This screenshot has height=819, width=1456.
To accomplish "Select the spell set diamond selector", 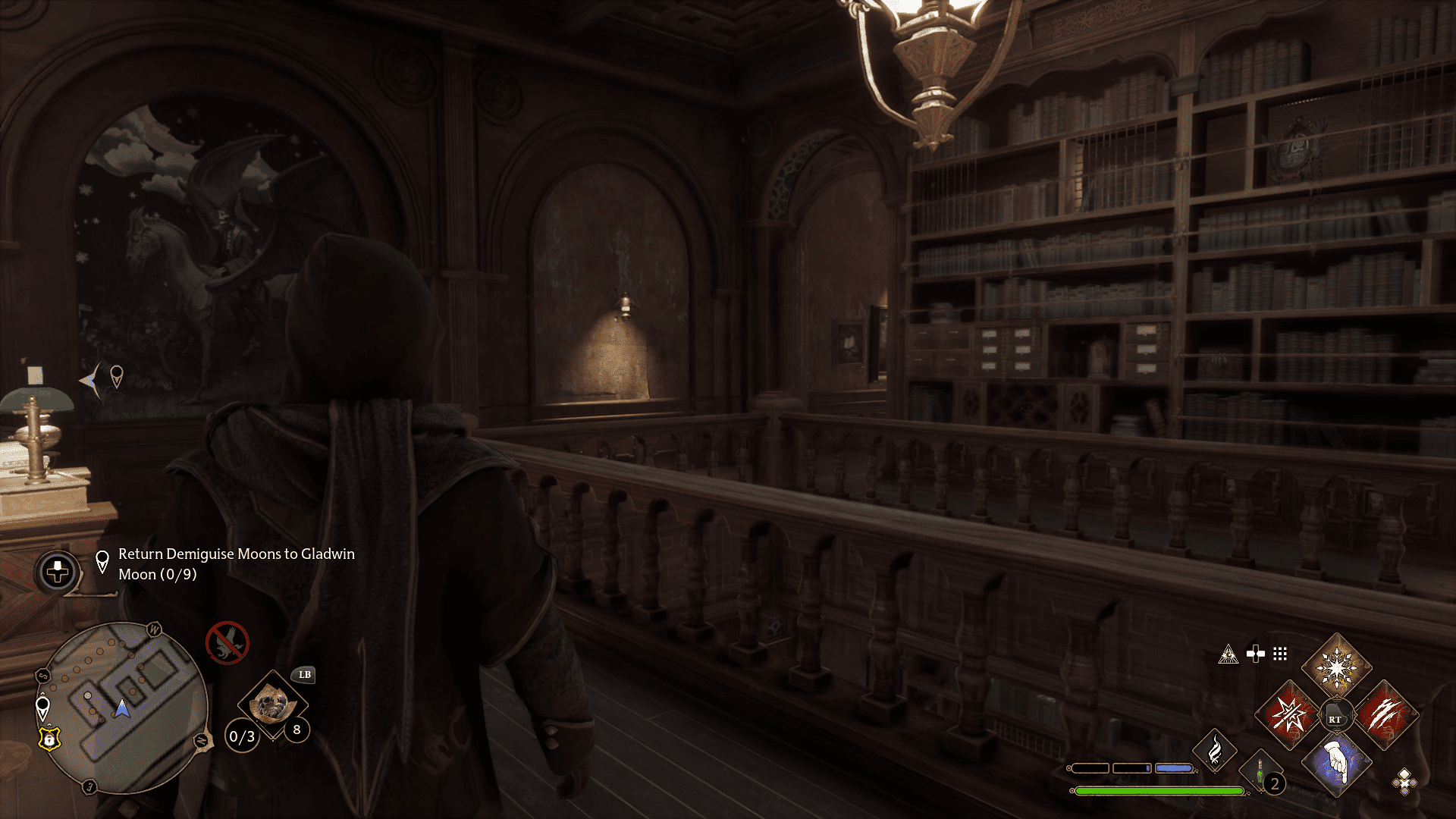I will 1404,781.
